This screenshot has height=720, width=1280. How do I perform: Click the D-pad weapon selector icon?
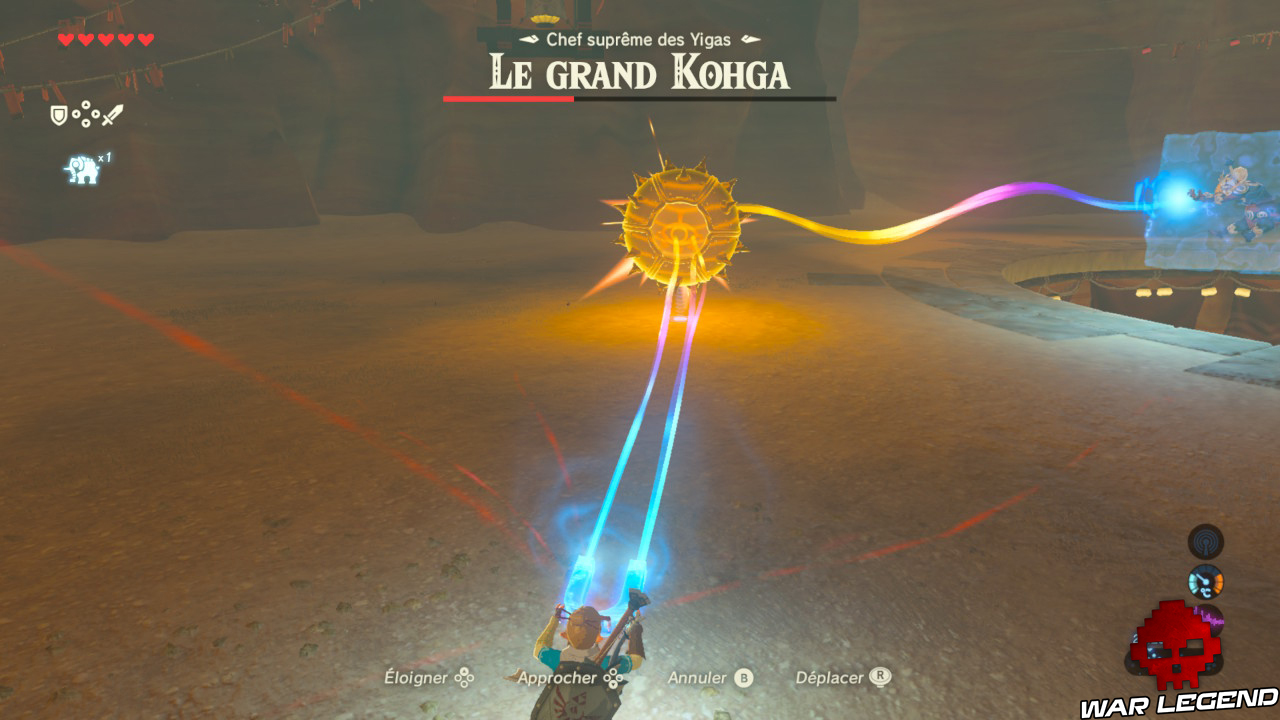click(x=86, y=114)
